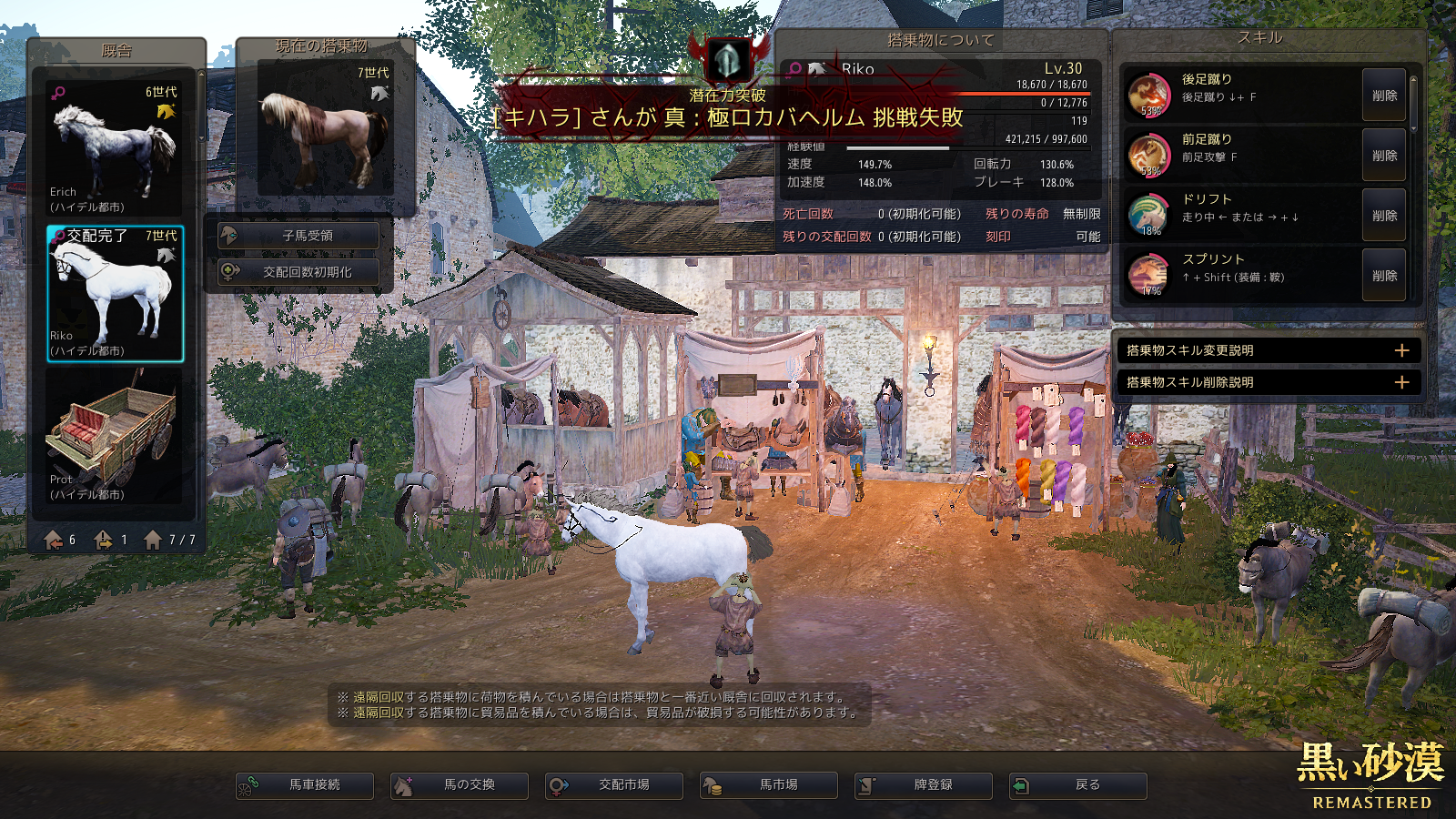Click the ドリフト skill icon
The height and width of the screenshot is (819, 1456).
pos(1148,216)
